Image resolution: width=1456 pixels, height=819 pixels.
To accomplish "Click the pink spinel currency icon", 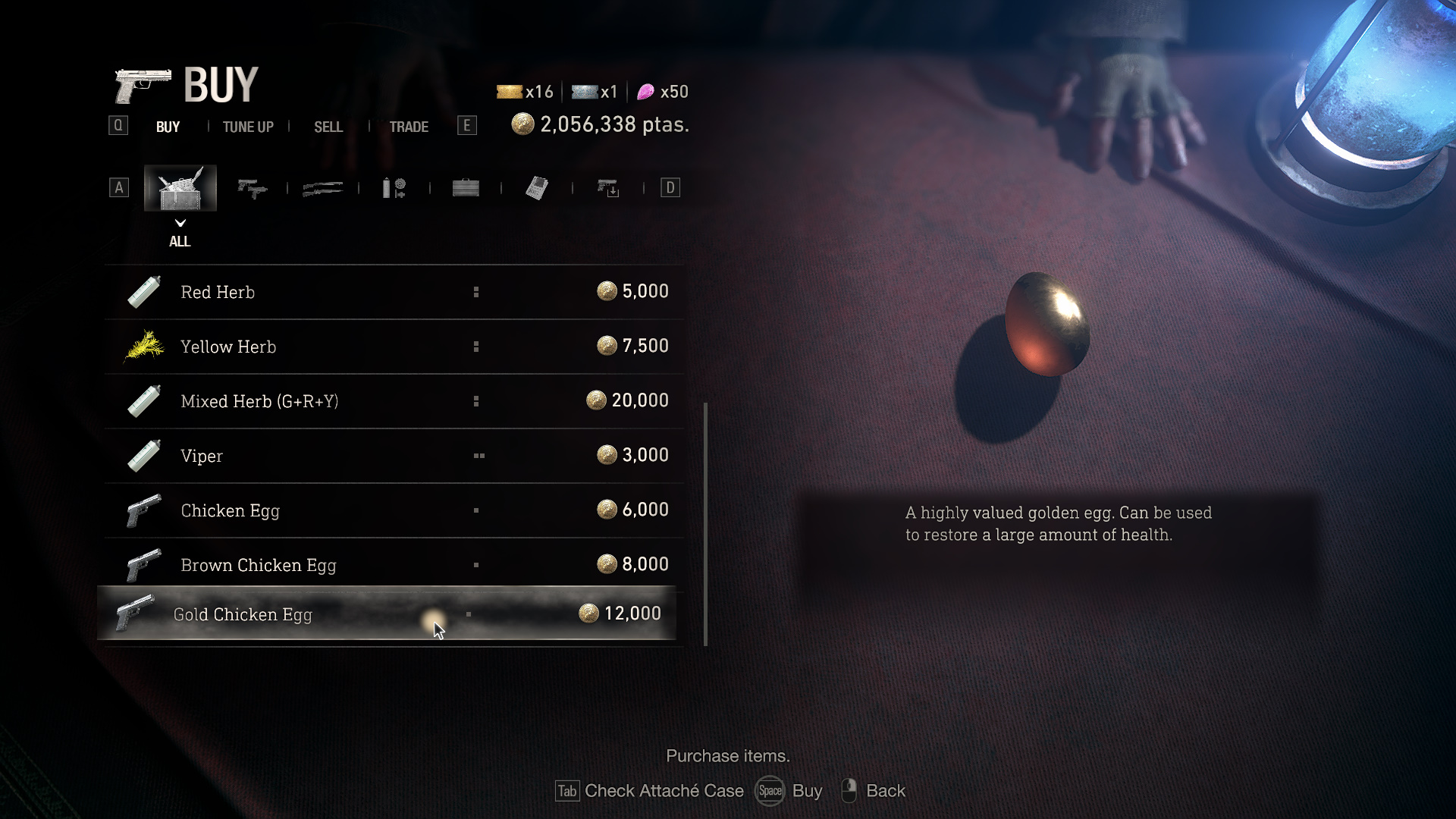I will click(645, 92).
